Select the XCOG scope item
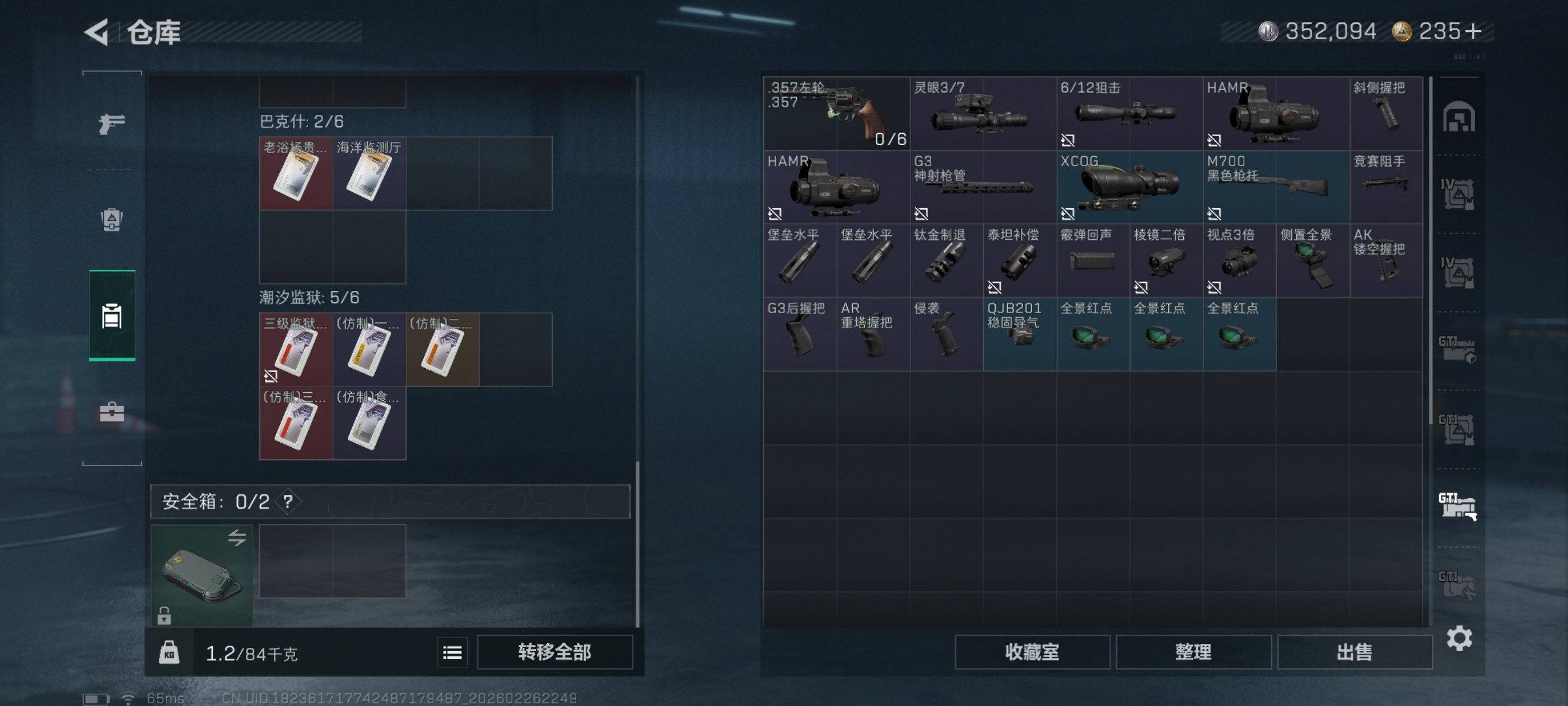 pyautogui.click(x=1129, y=187)
